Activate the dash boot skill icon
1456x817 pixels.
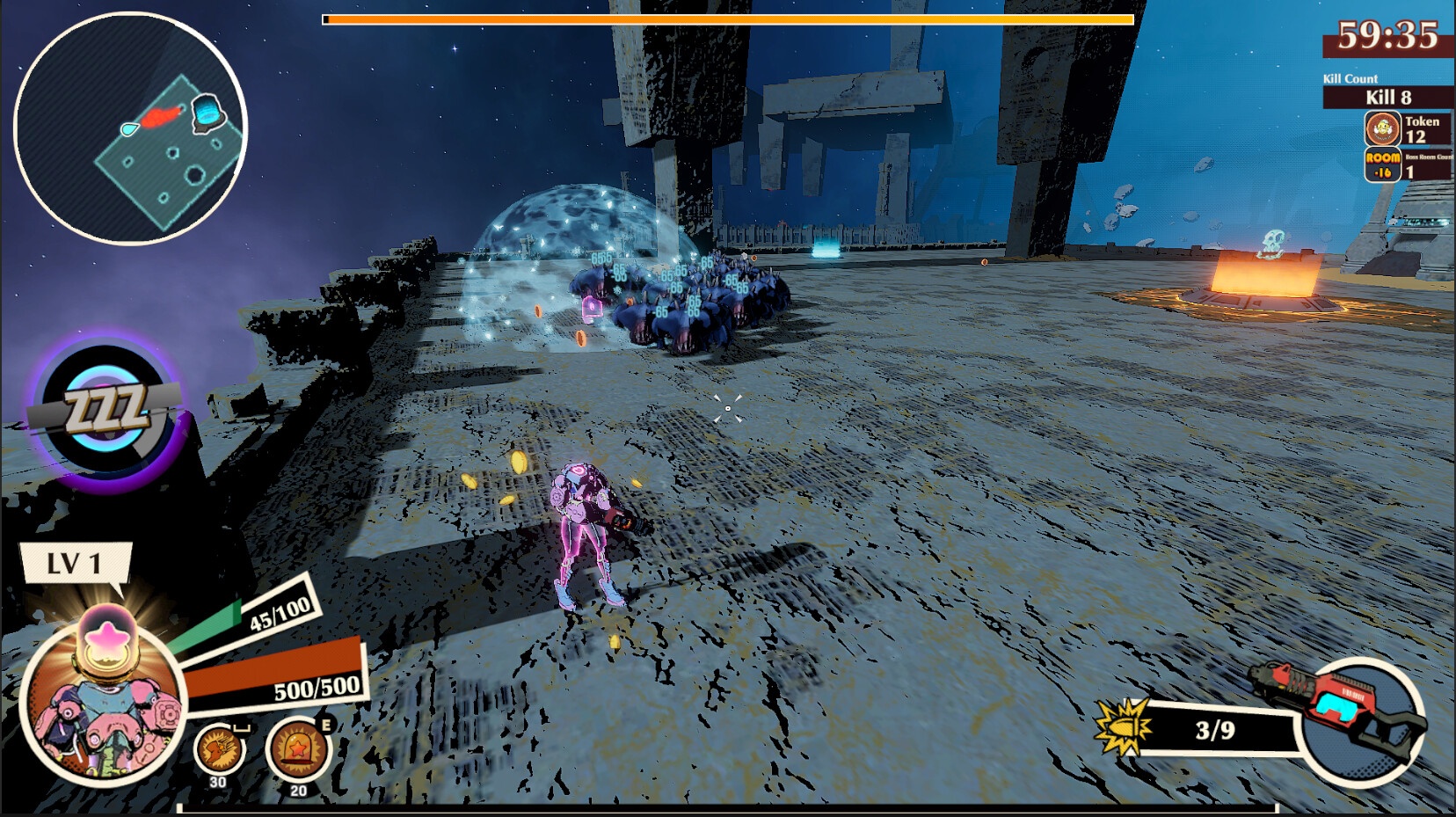[x=219, y=748]
